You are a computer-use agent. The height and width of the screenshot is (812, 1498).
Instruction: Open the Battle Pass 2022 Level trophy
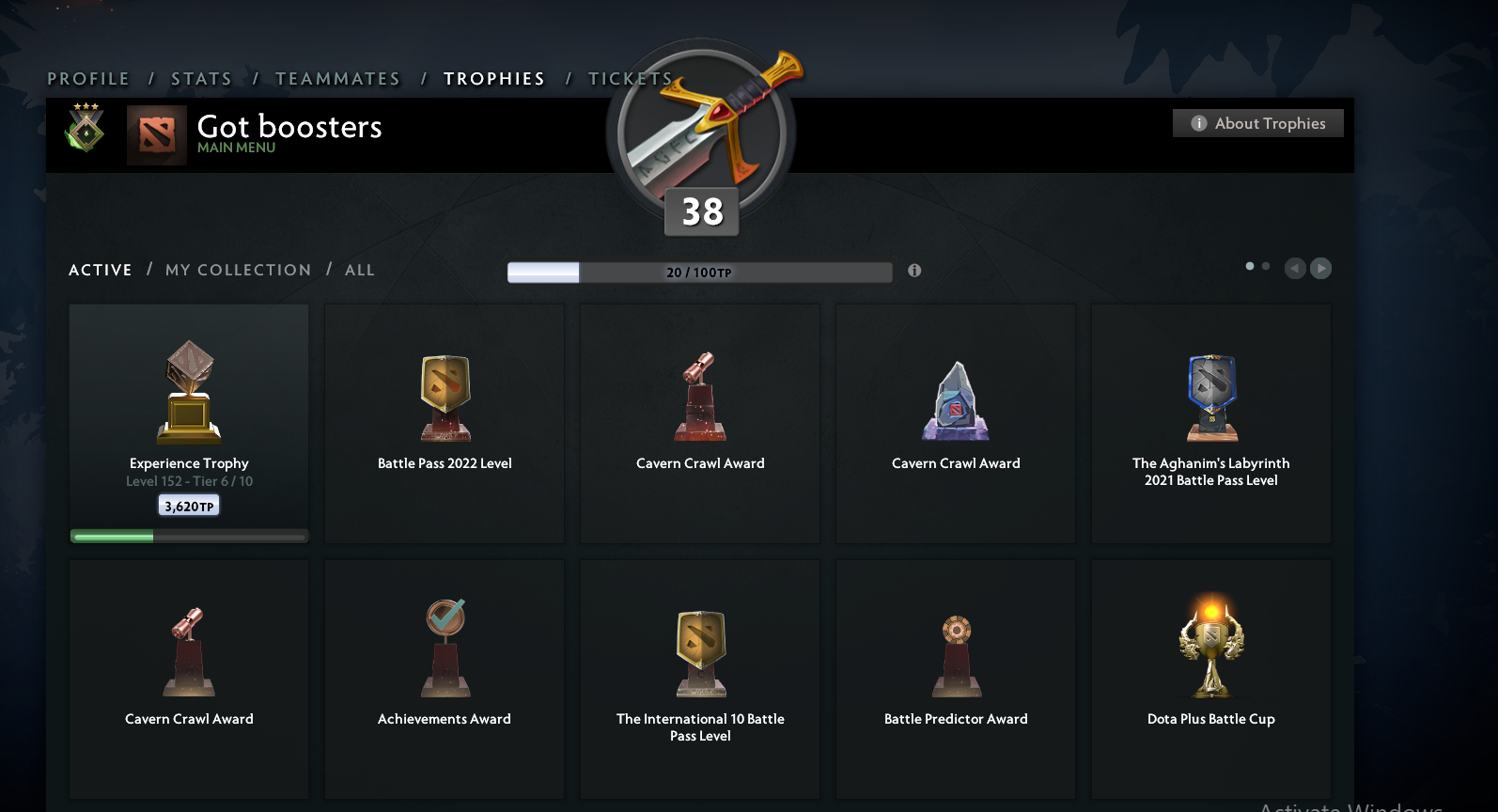[x=444, y=397]
